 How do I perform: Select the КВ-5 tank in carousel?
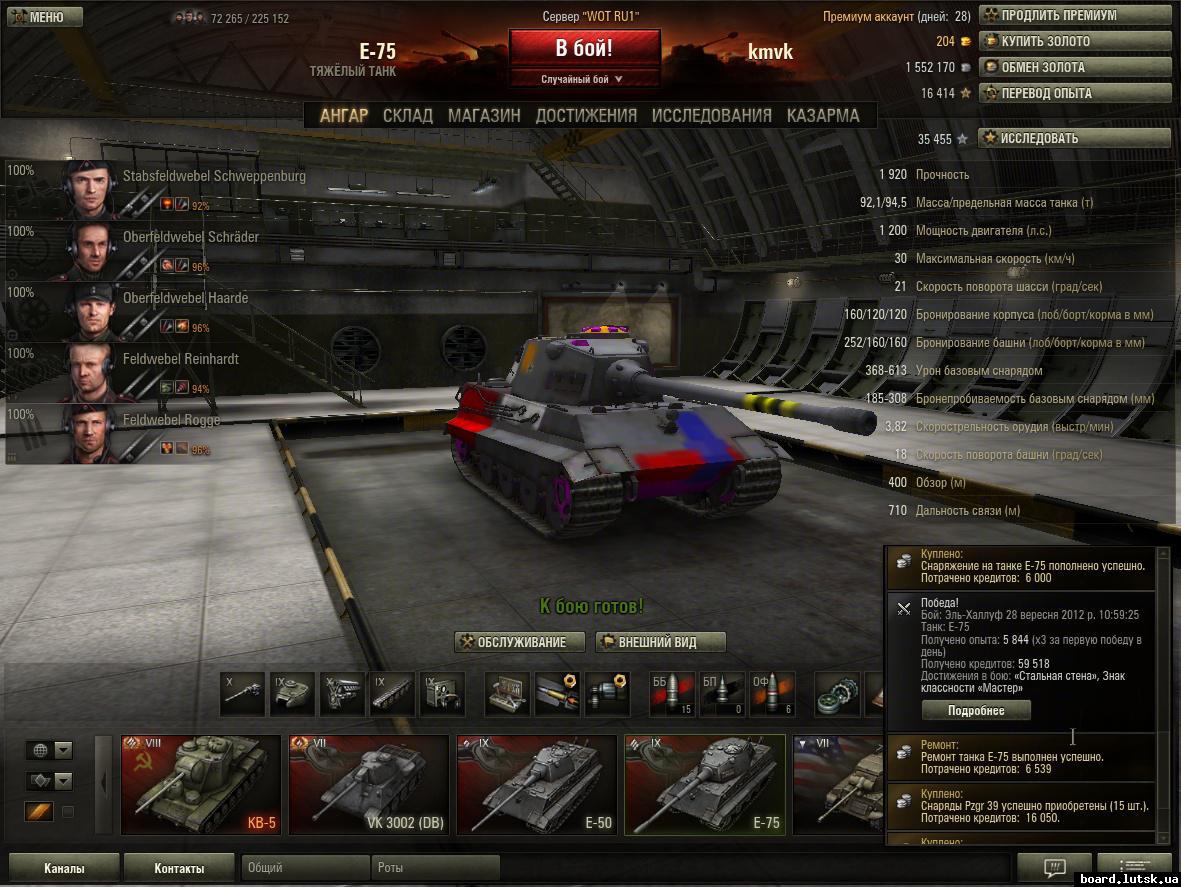201,784
